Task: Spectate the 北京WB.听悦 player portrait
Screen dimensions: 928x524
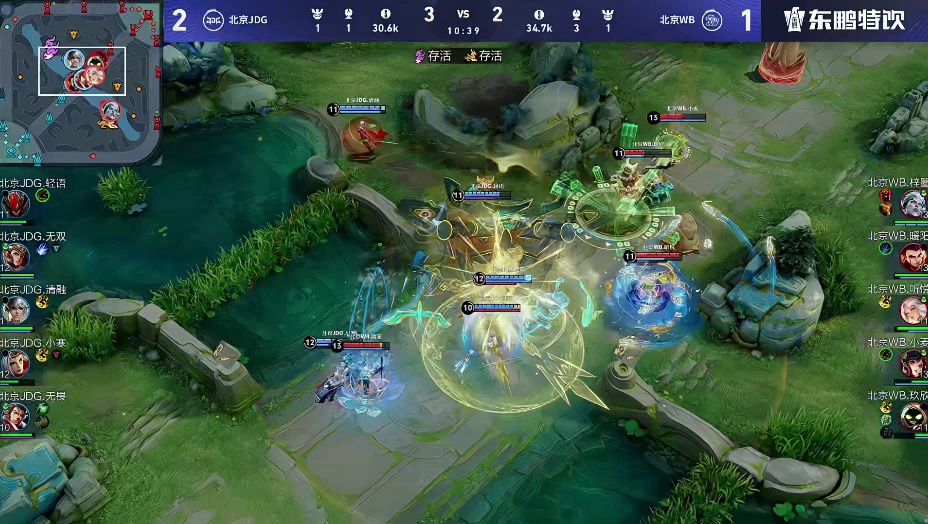Action: point(912,310)
